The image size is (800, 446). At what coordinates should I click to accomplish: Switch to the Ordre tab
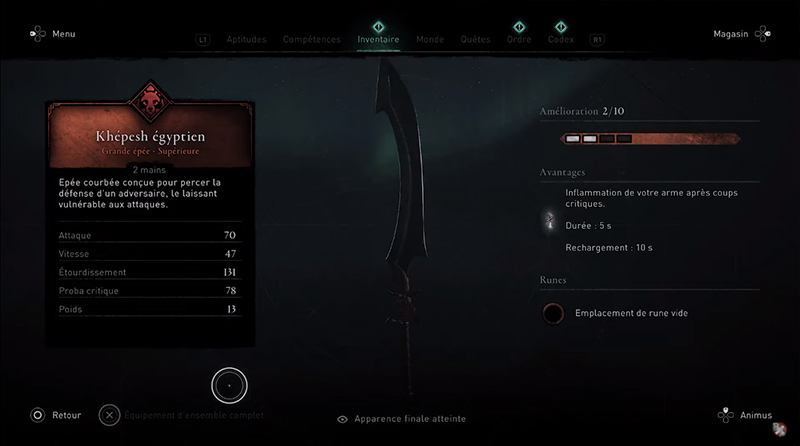(518, 40)
